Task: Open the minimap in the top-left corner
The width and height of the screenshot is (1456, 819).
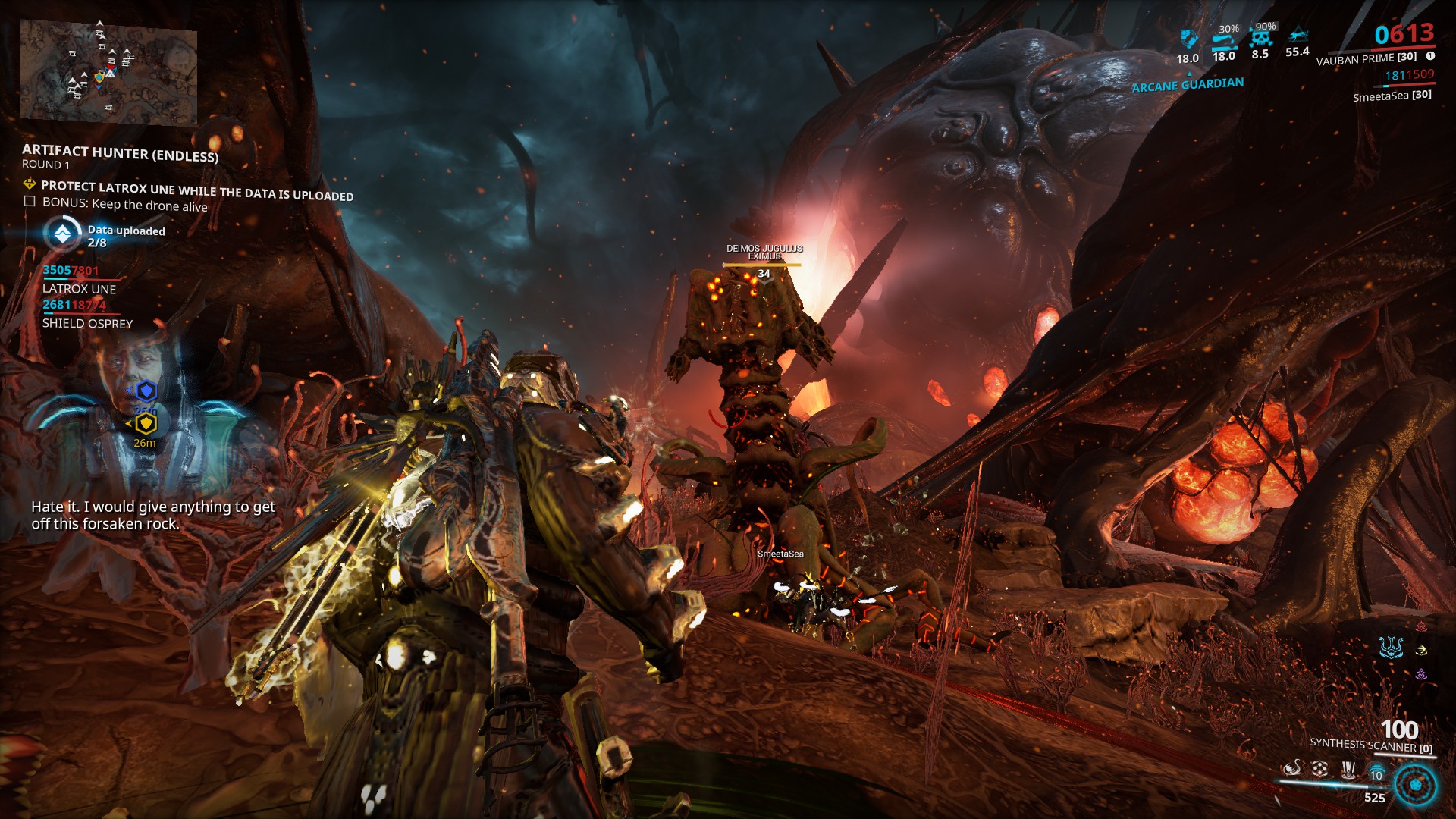Action: tap(108, 72)
